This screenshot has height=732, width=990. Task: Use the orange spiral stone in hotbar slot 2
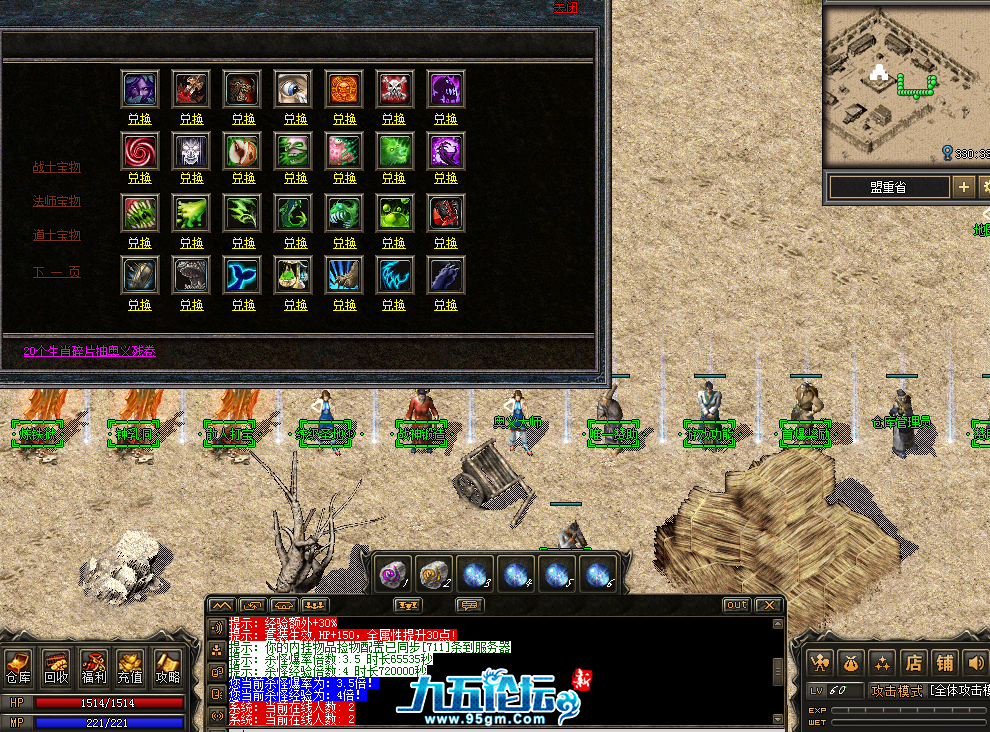point(433,575)
